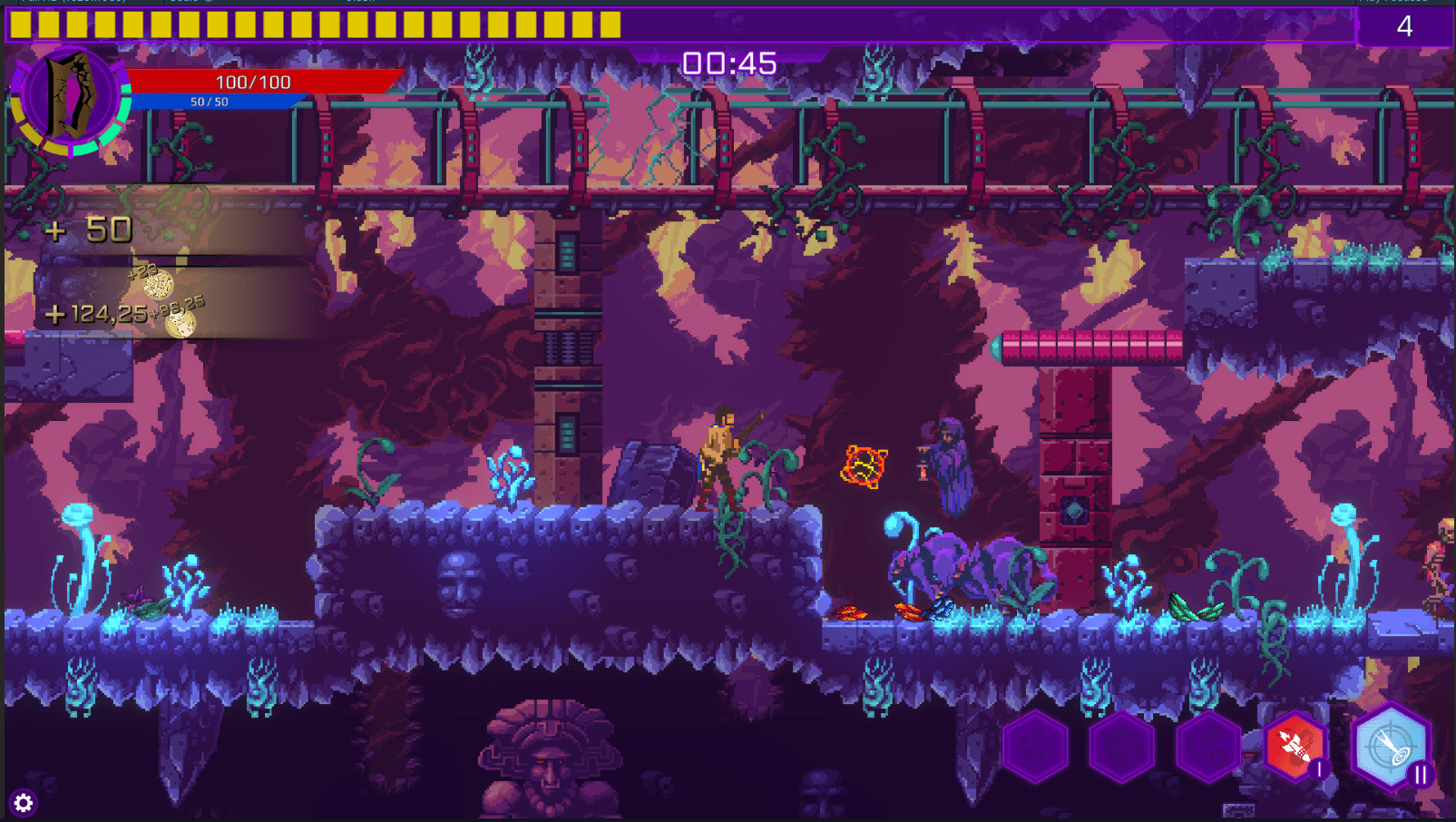Select the dimmed gears ability slot
The image size is (1456, 822).
pyautogui.click(x=1209, y=748)
